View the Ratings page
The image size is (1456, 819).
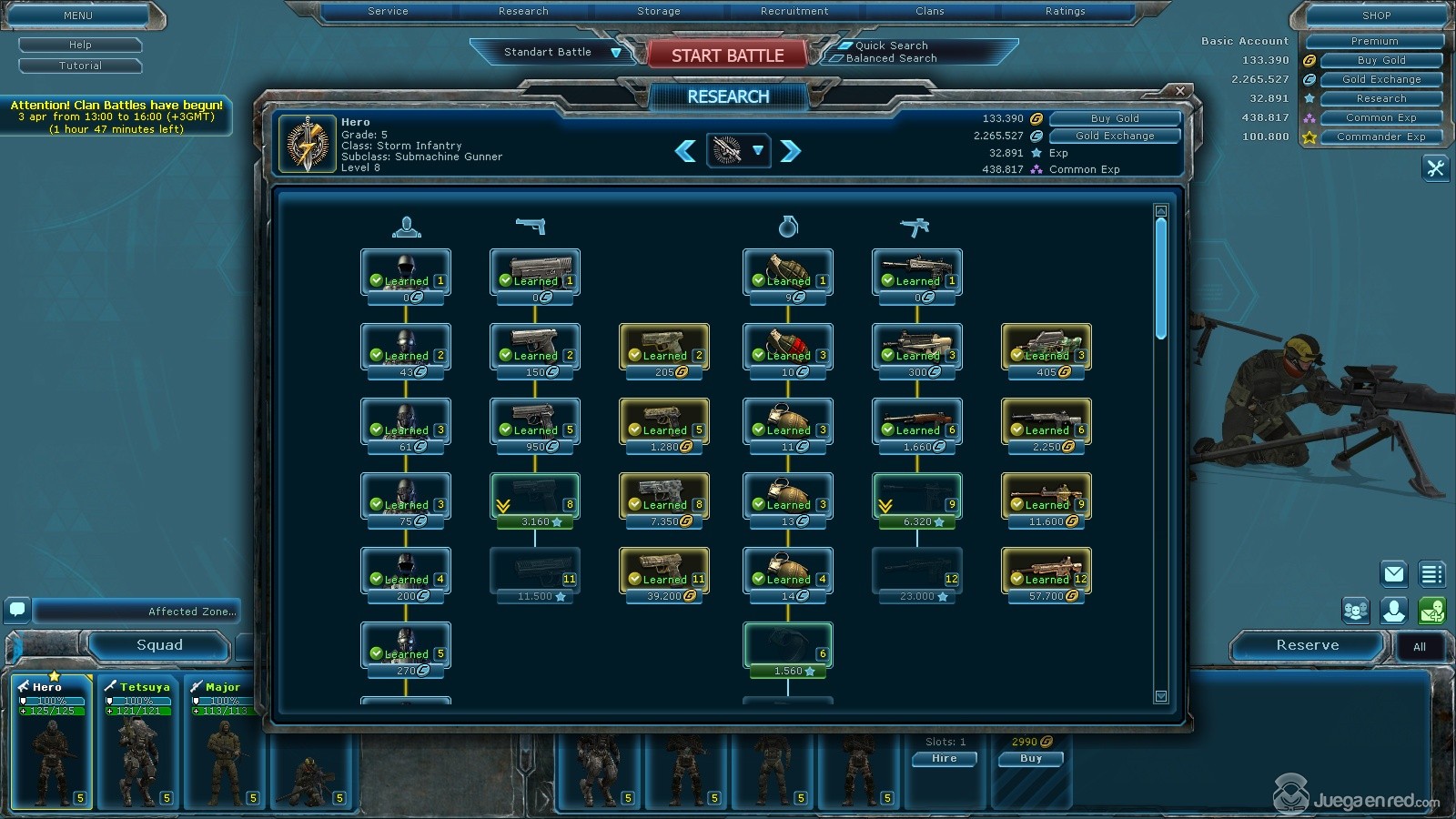[1065, 12]
